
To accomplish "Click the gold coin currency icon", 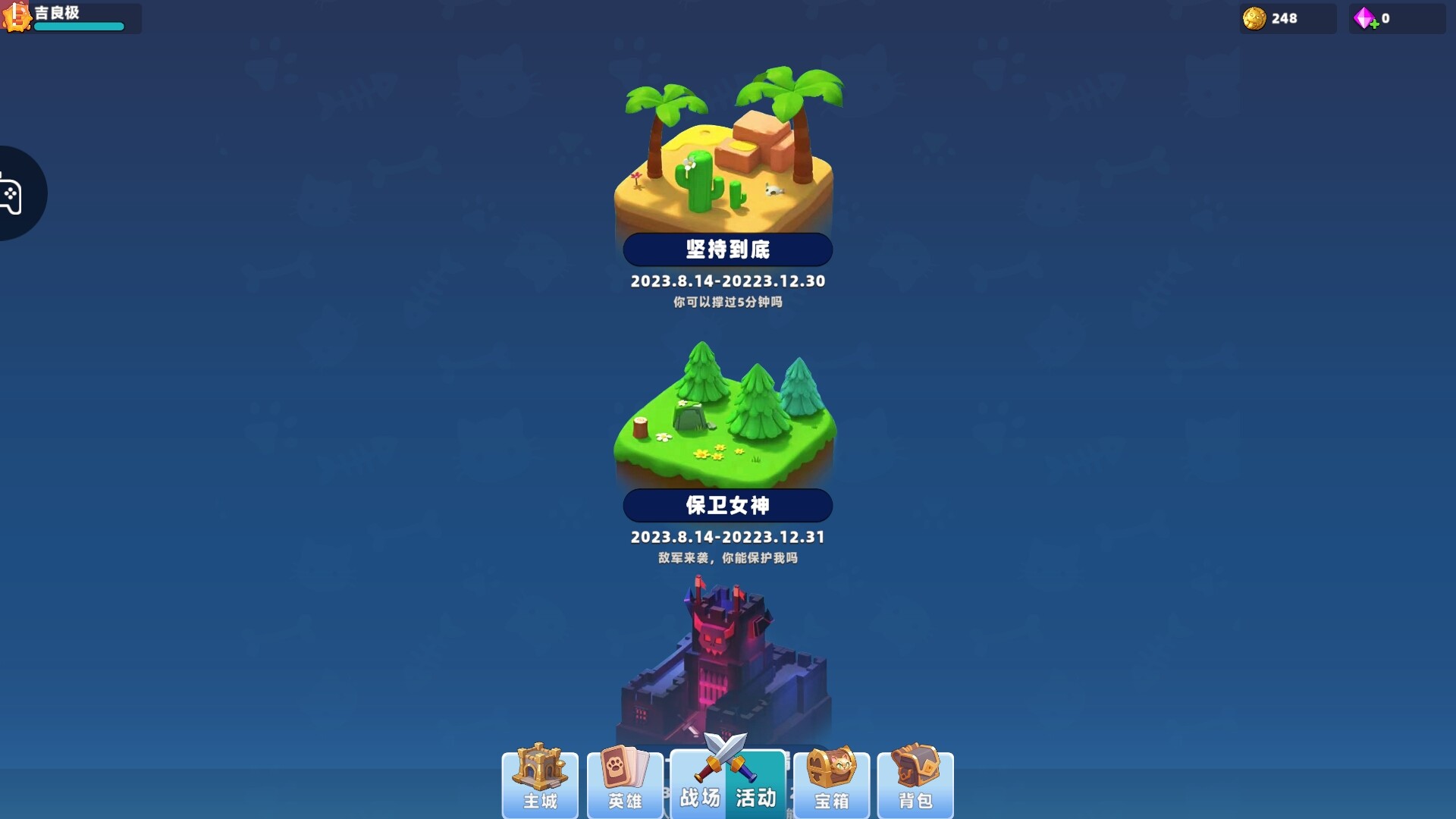I will (x=1255, y=18).
